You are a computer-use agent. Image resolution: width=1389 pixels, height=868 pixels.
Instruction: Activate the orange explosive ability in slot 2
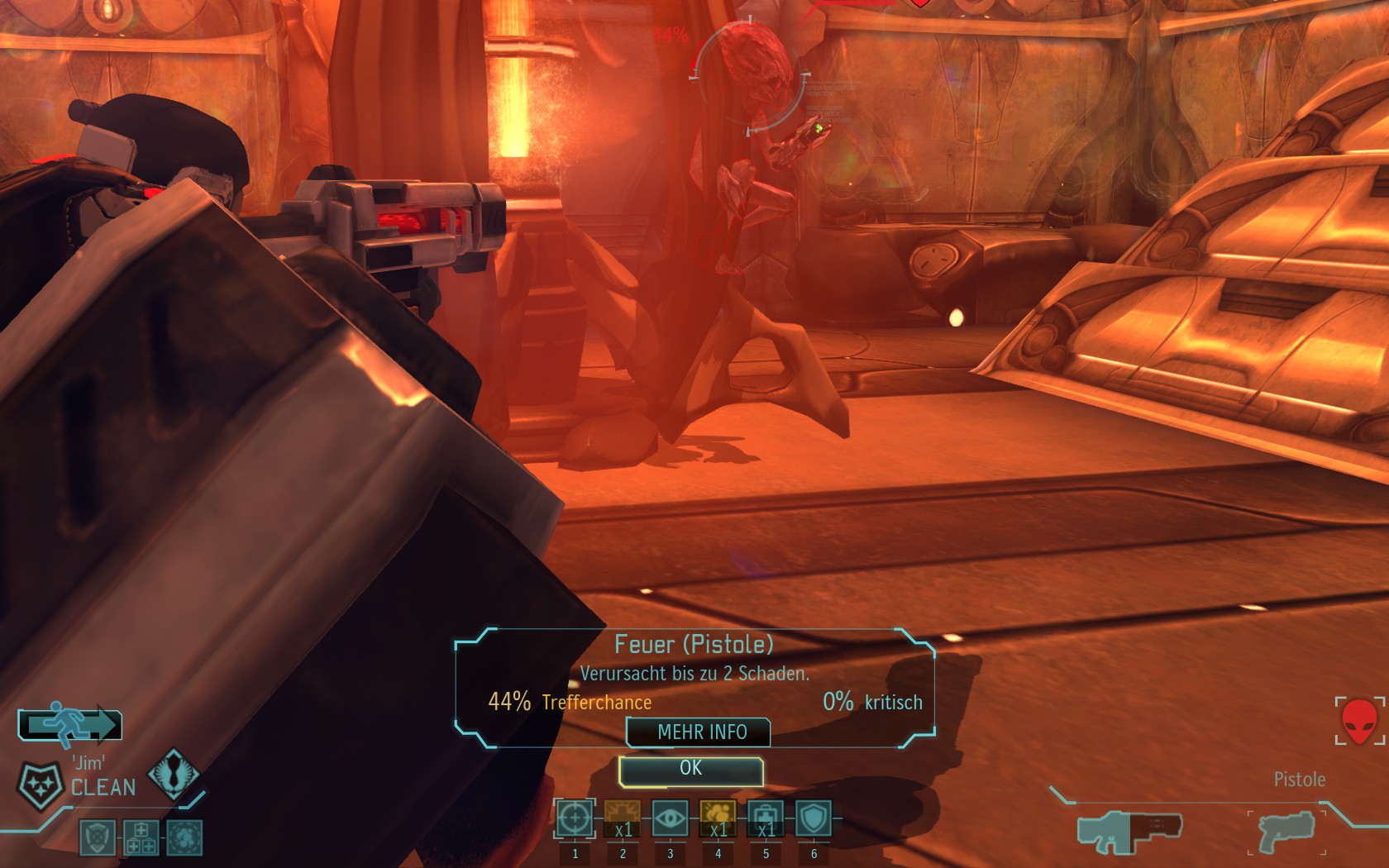[x=622, y=819]
